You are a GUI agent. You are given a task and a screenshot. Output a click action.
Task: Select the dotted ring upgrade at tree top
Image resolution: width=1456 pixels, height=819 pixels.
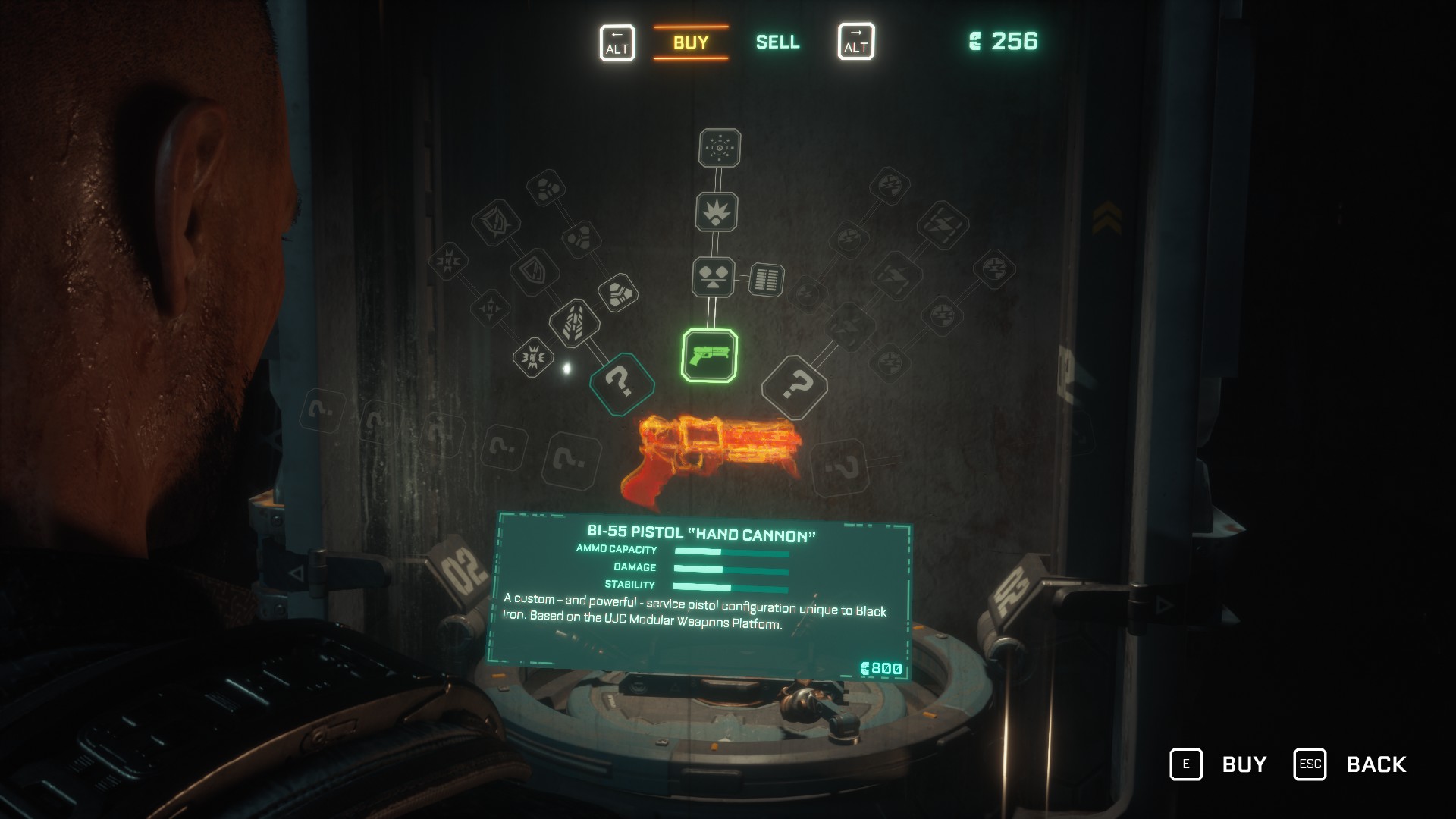point(720,148)
